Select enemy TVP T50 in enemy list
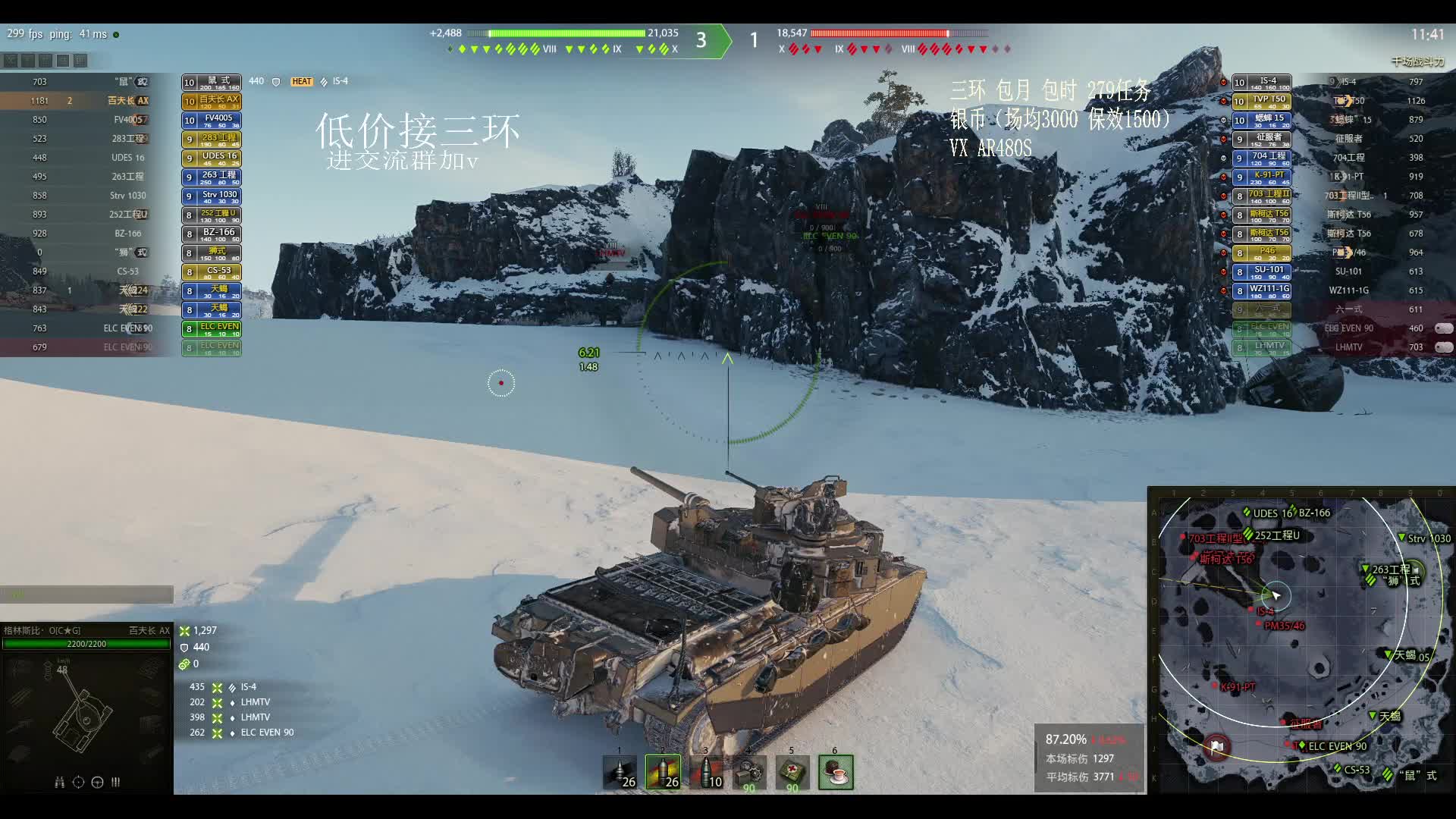The width and height of the screenshot is (1456, 819). (1349, 101)
